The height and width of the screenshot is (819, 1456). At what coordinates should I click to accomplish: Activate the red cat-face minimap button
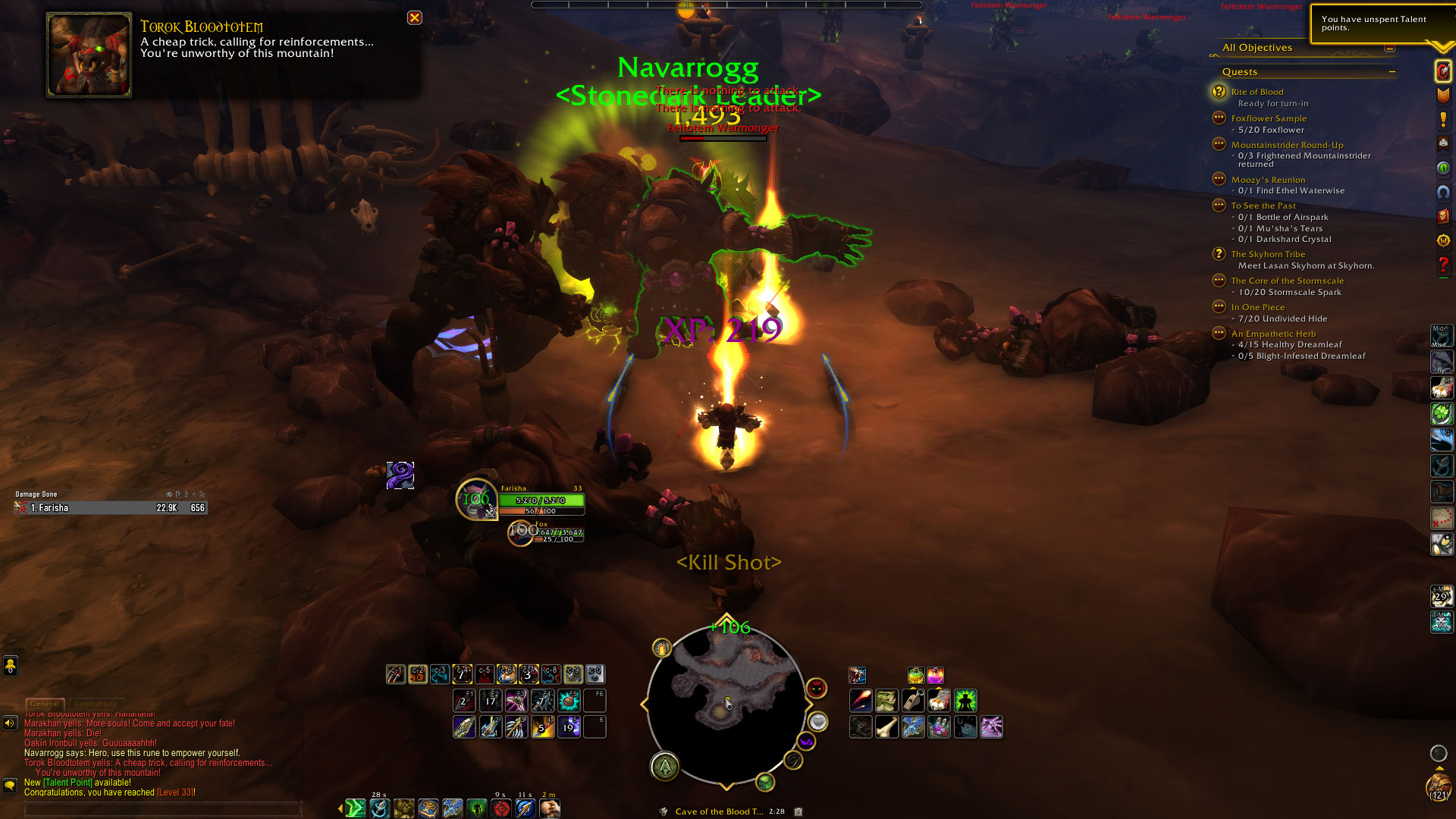point(816,689)
